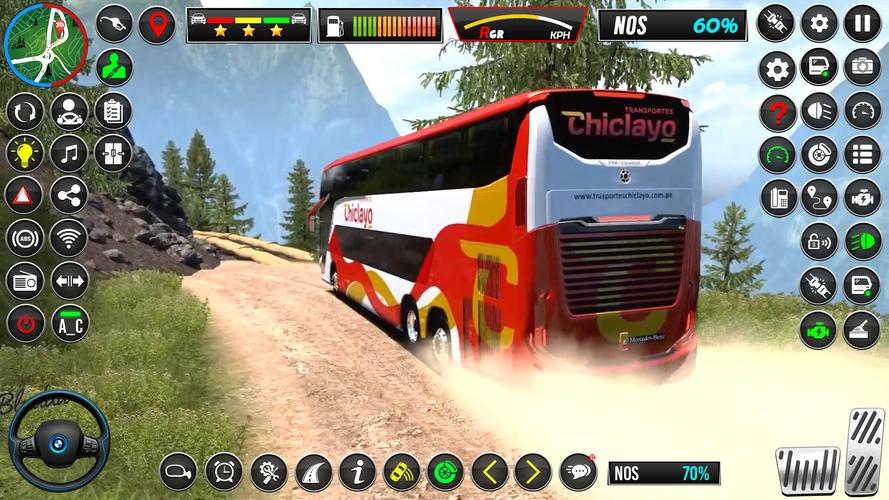Toggle the yellow light bulb button
889x500 pixels.
click(x=25, y=153)
